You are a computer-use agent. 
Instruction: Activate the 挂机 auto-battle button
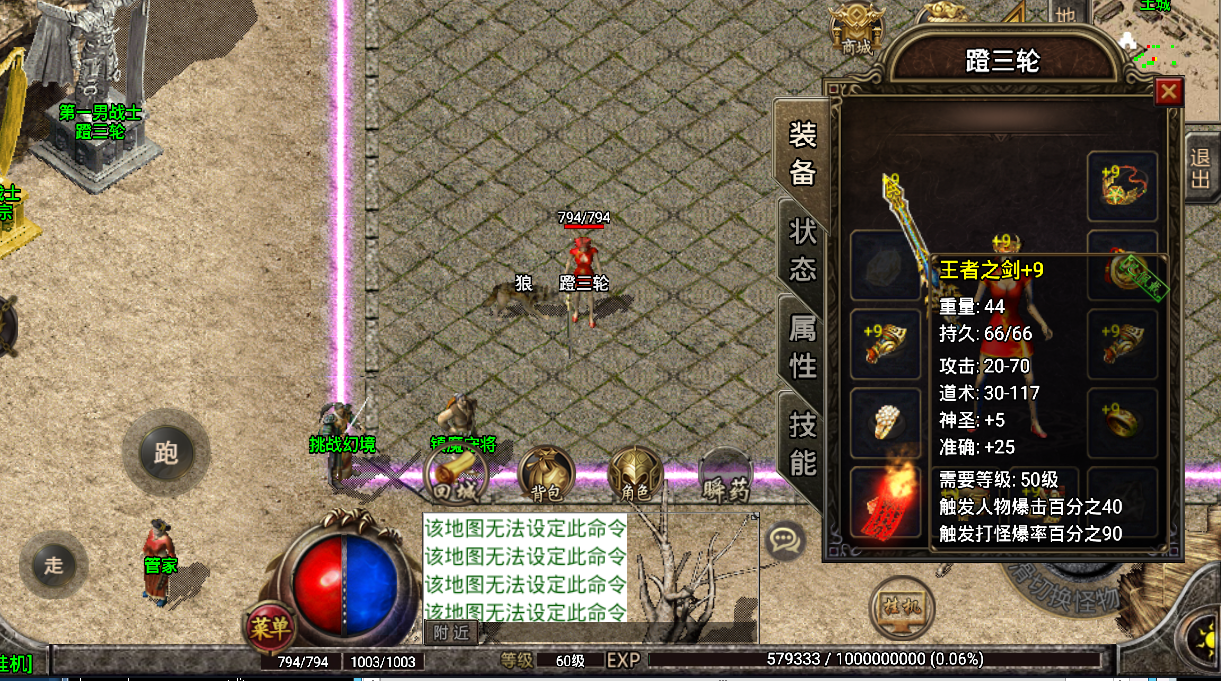901,605
